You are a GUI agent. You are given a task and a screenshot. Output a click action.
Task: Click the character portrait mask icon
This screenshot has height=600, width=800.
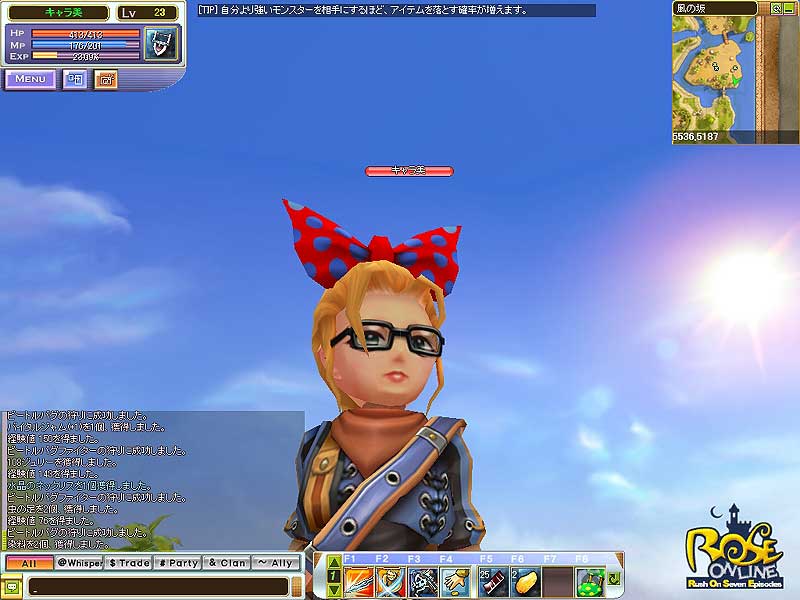(160, 45)
